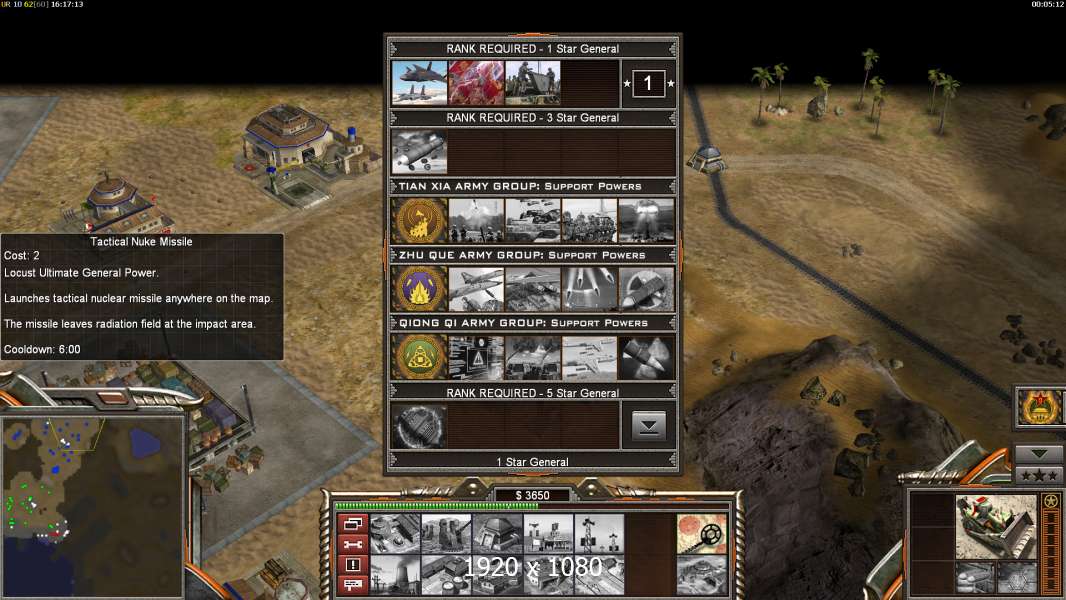Select the 5 Star General power icon
The height and width of the screenshot is (600, 1066).
coord(419,426)
